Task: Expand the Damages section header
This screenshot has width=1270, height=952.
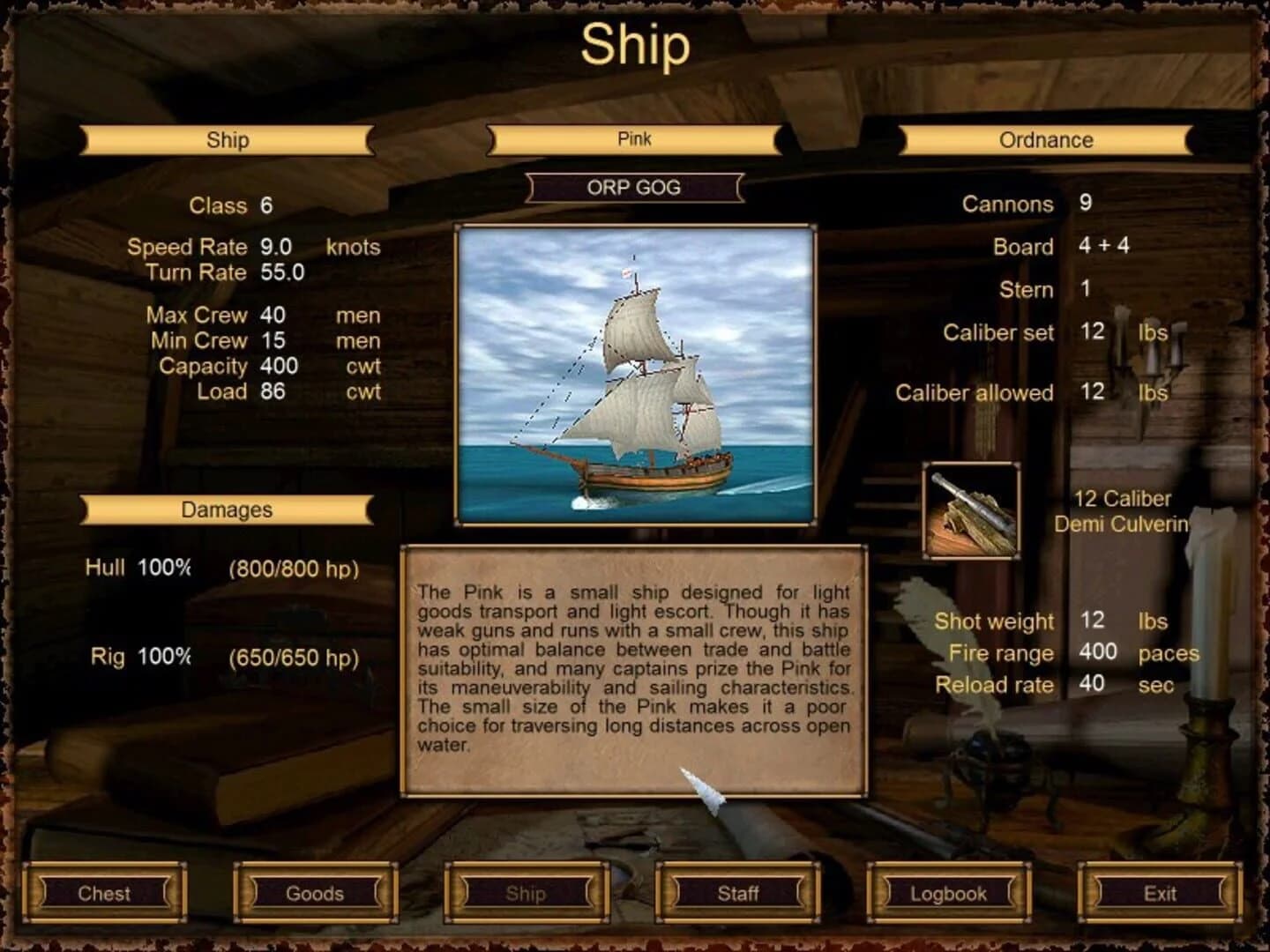Action: tap(227, 509)
